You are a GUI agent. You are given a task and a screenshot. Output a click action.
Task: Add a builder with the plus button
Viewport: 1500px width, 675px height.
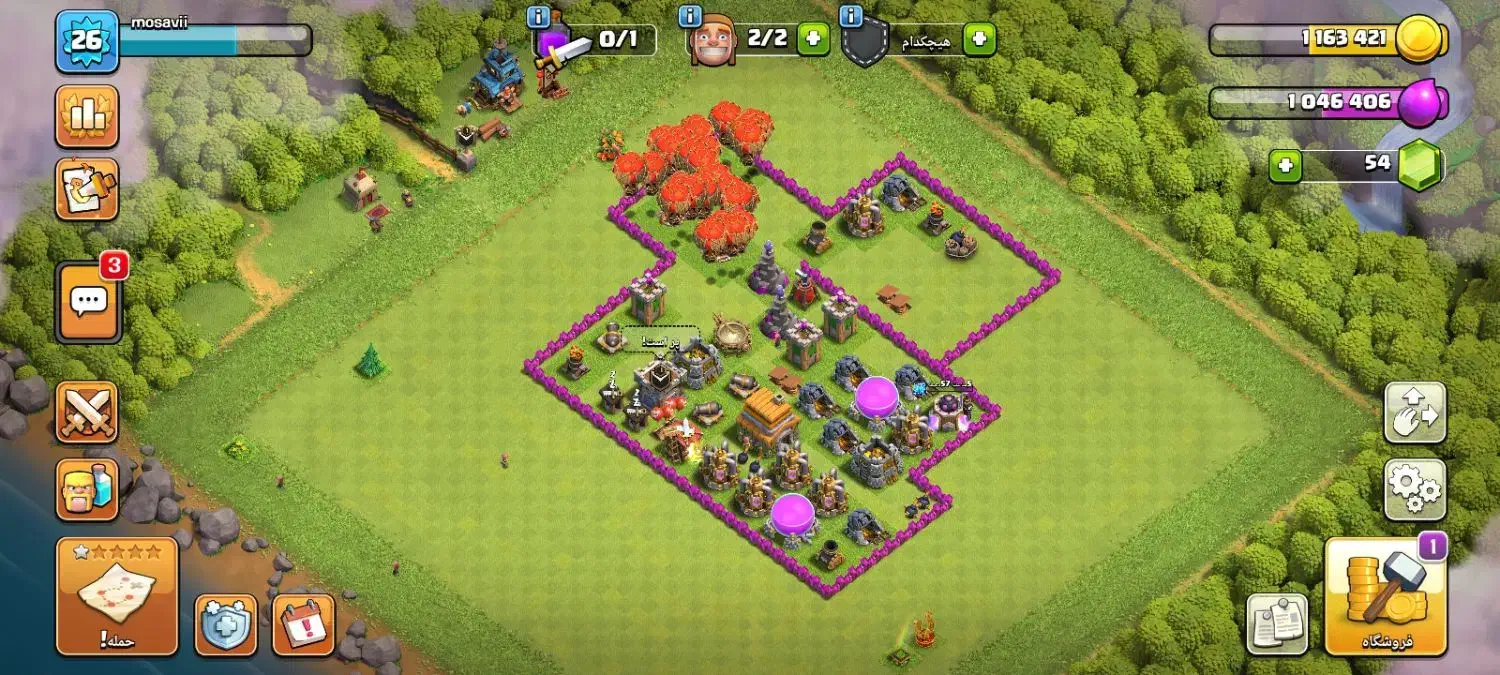(x=813, y=40)
